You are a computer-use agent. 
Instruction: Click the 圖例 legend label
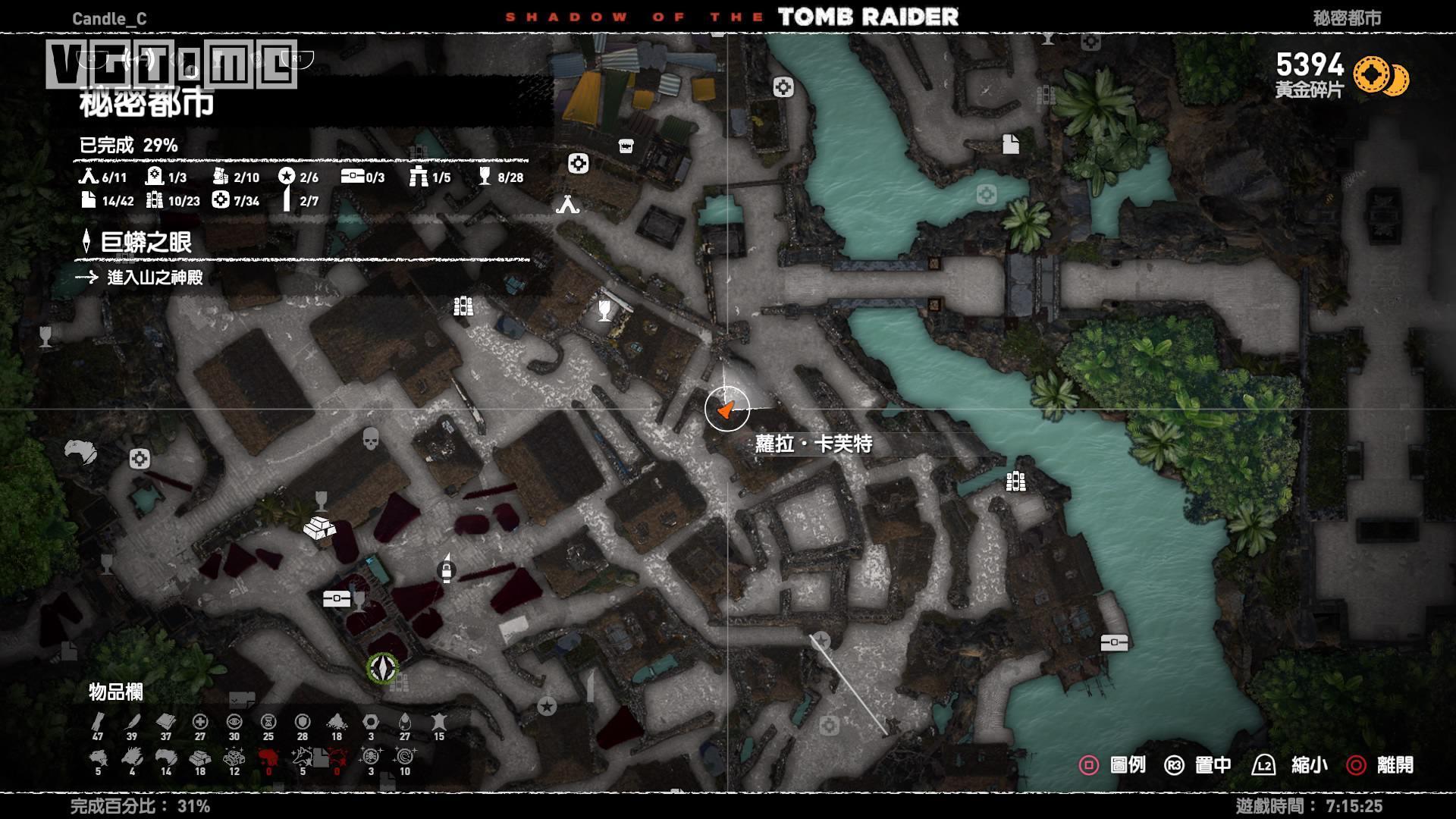pos(1127,764)
